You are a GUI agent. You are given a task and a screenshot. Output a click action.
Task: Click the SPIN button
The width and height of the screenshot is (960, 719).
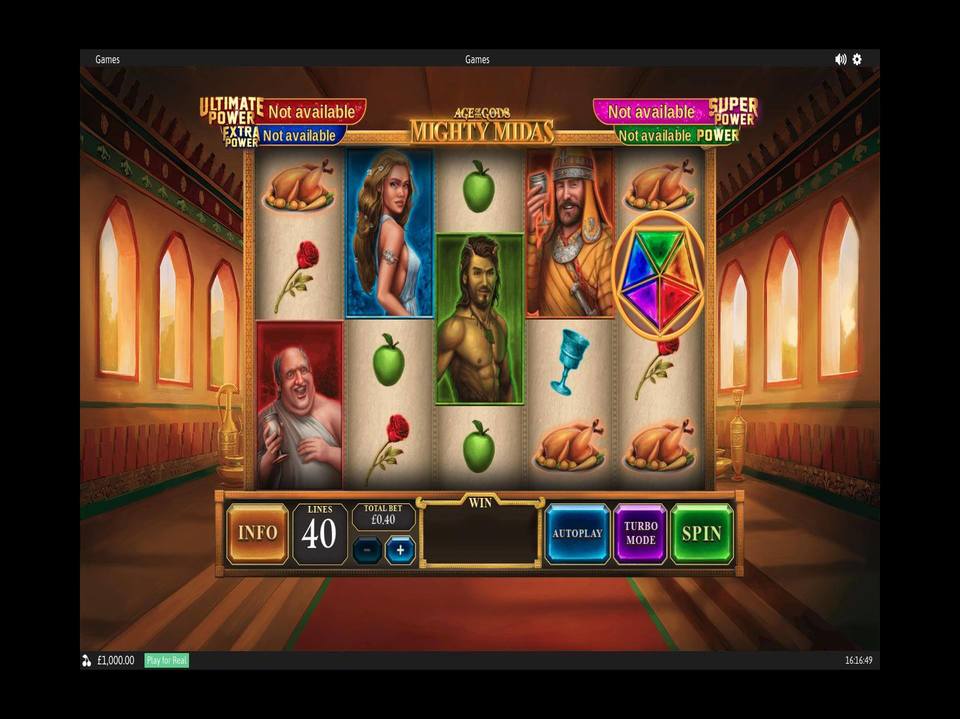tap(701, 533)
